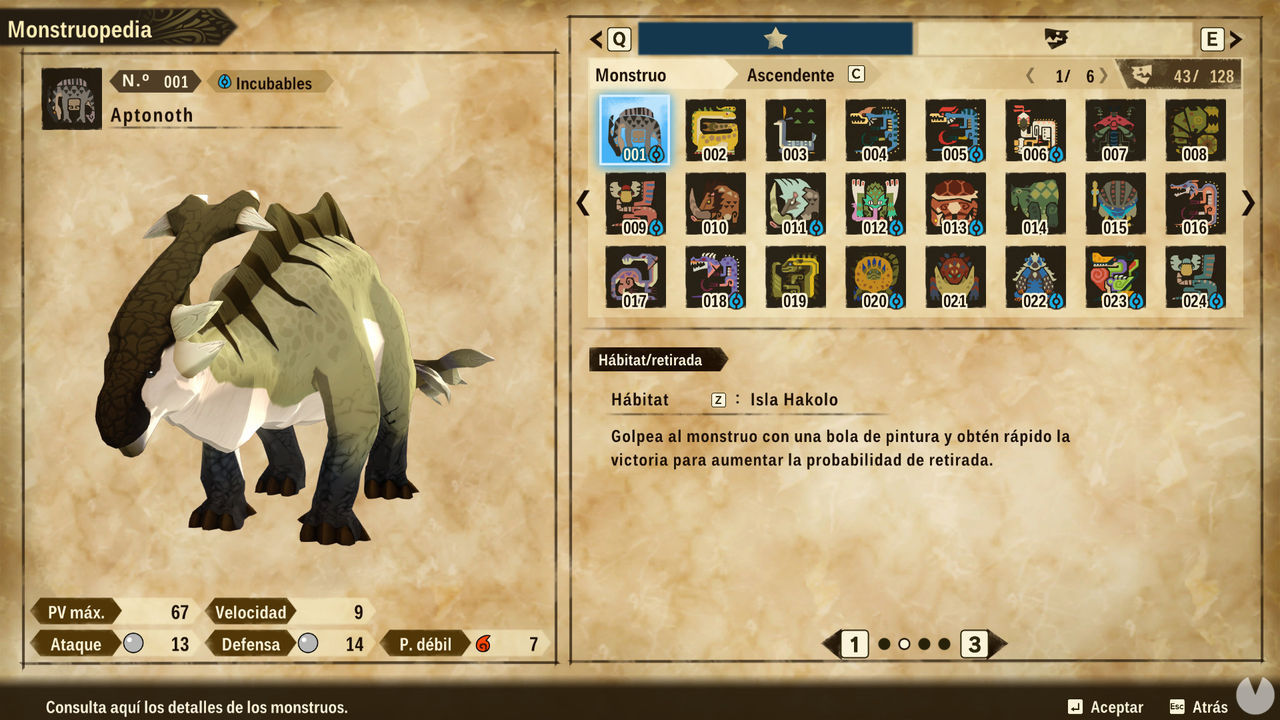The height and width of the screenshot is (720, 1280).
Task: Switch to the Ascendente tab
Action: (x=791, y=75)
